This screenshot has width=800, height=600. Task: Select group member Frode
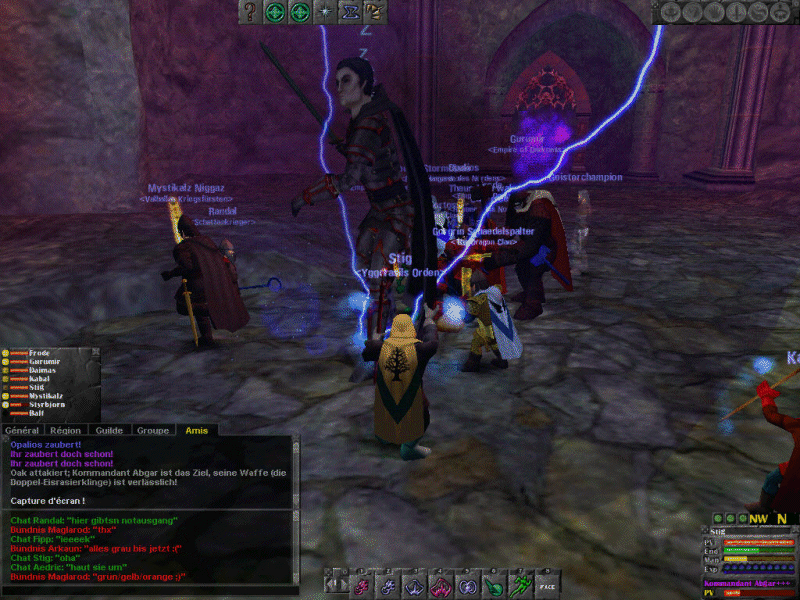(40, 353)
